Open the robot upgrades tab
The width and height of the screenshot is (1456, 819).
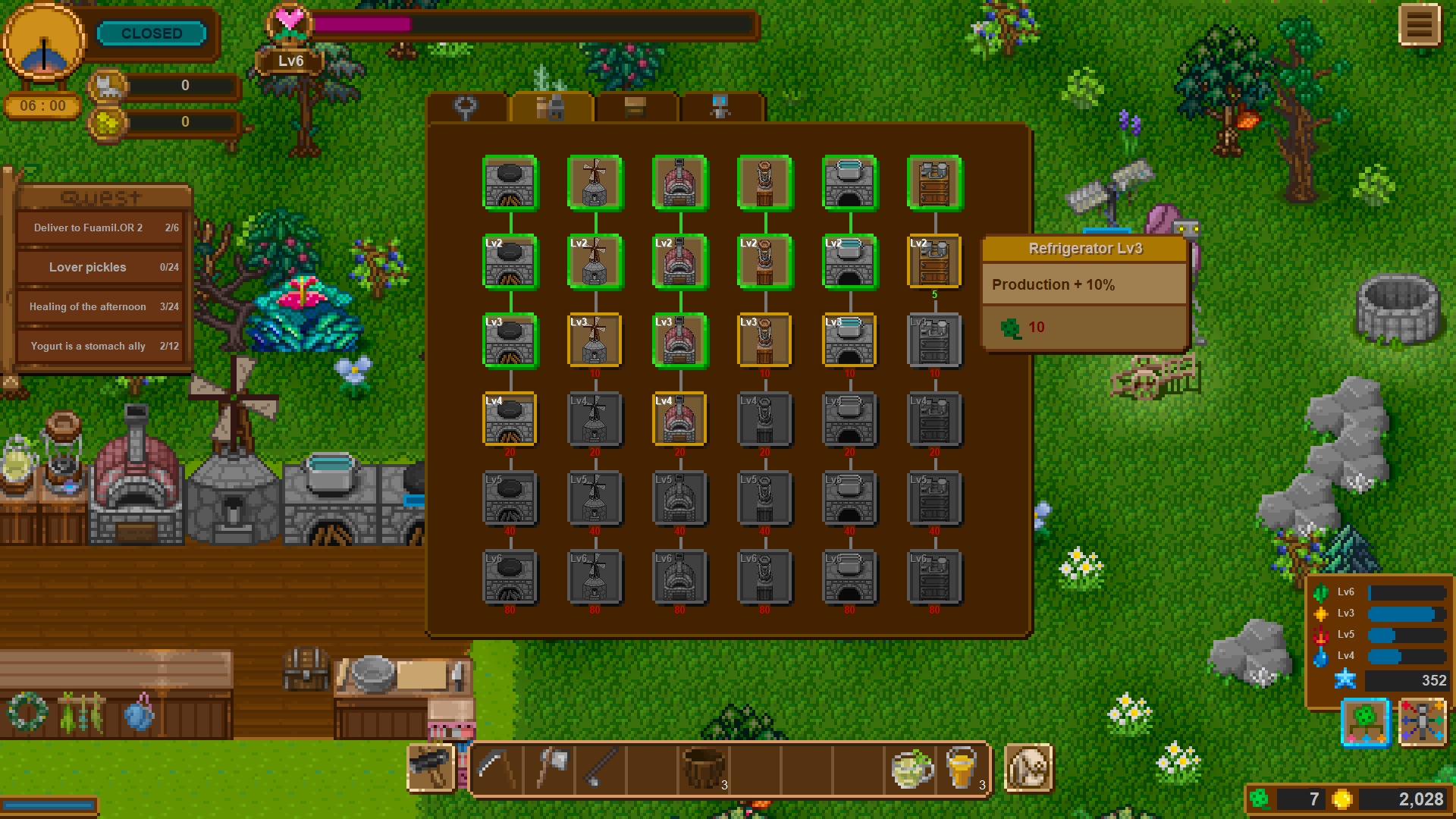pos(720,108)
